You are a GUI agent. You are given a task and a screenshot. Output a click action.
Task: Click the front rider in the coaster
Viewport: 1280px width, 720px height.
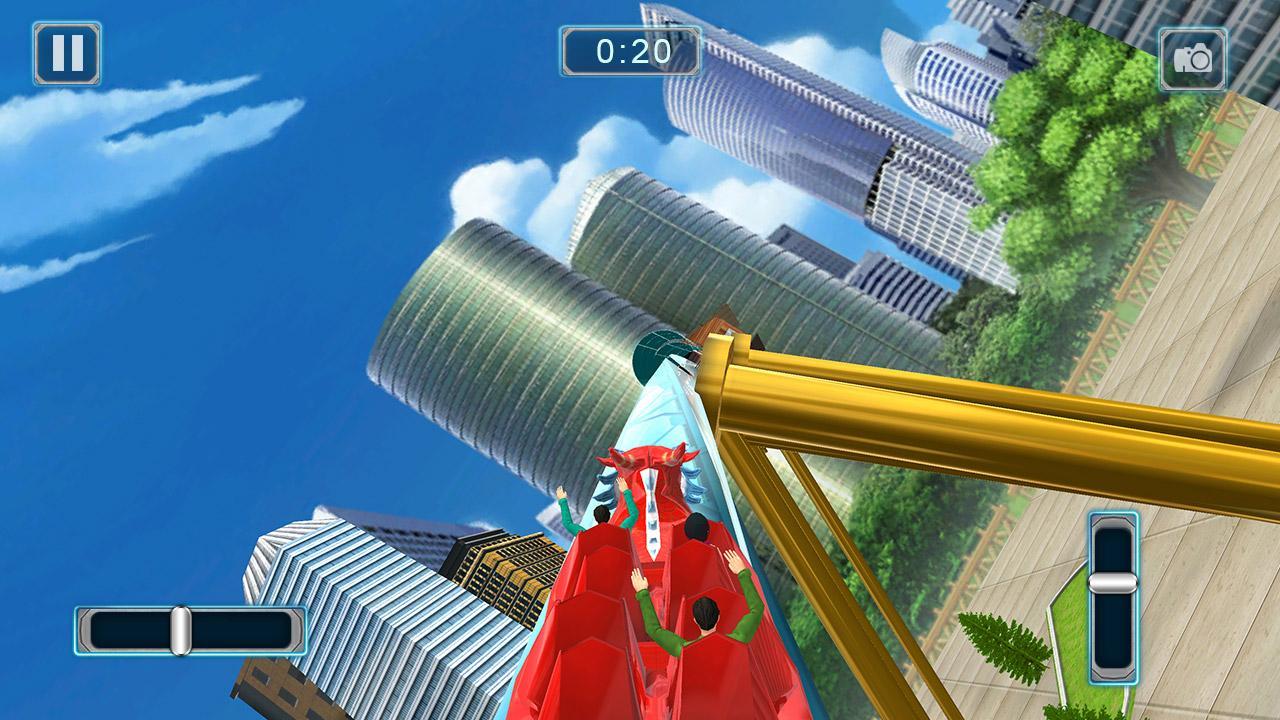(x=600, y=515)
